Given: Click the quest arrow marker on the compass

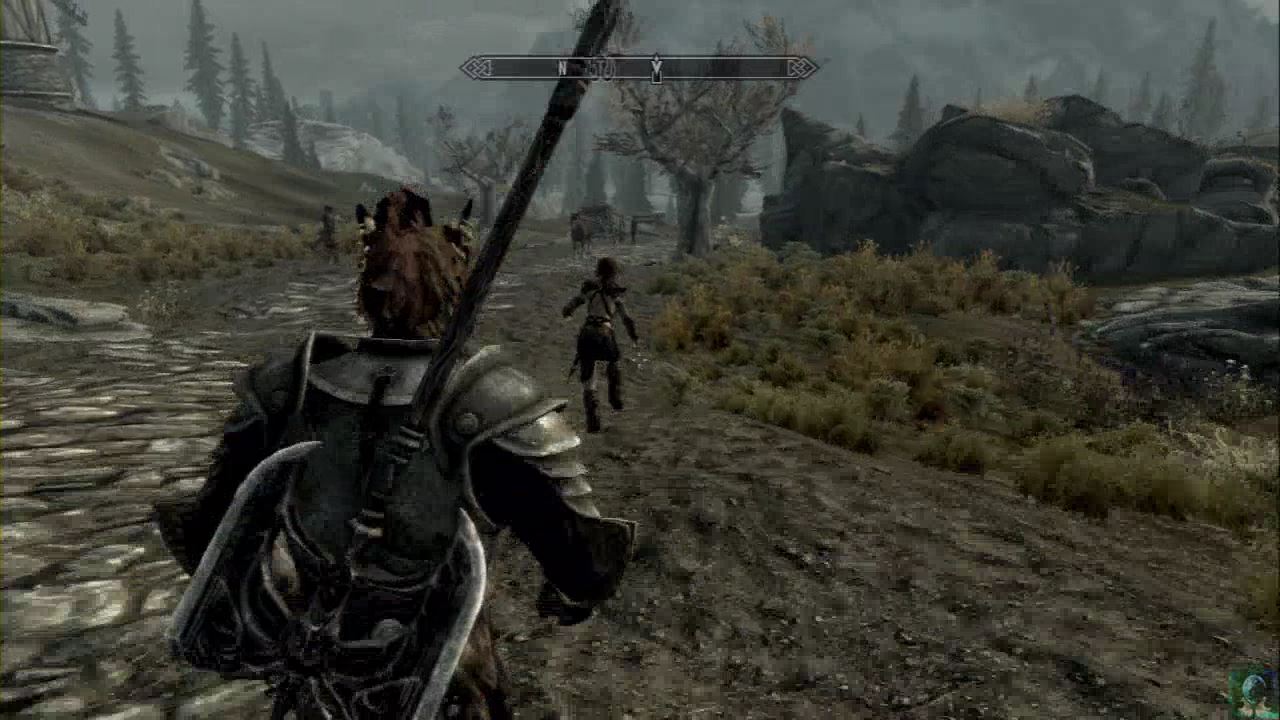Looking at the screenshot, I should [656, 68].
